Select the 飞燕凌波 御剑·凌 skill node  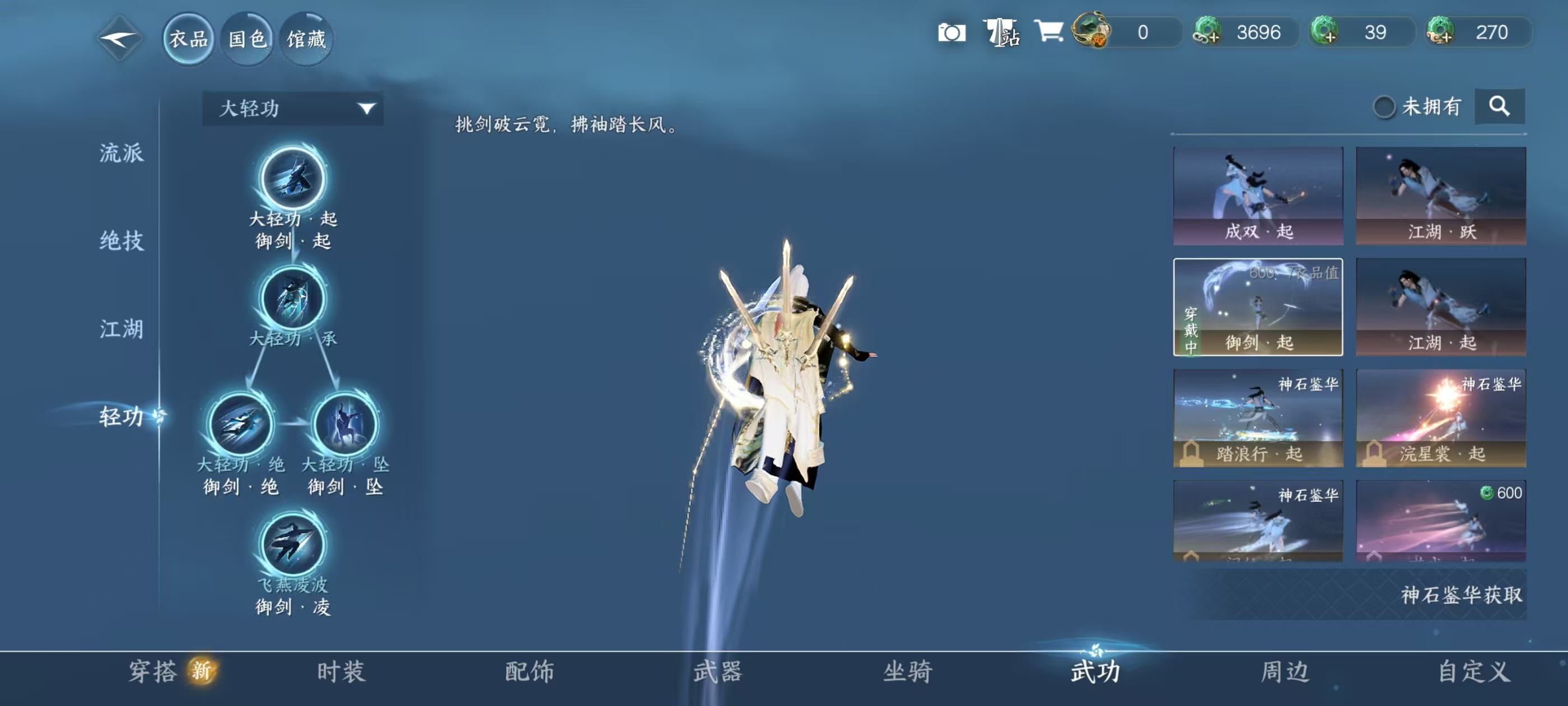[x=292, y=547]
